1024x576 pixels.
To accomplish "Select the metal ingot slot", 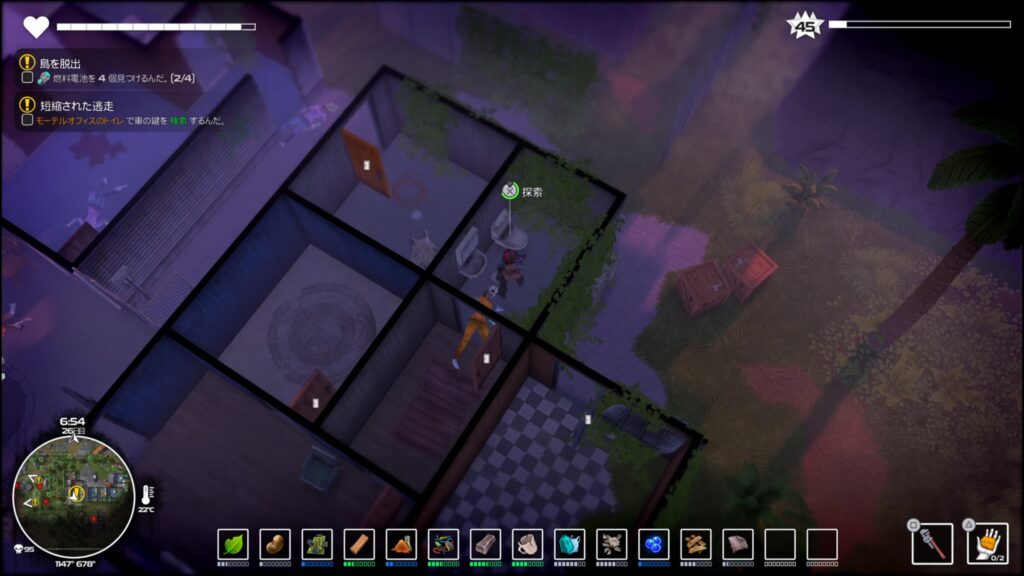I will click(485, 544).
